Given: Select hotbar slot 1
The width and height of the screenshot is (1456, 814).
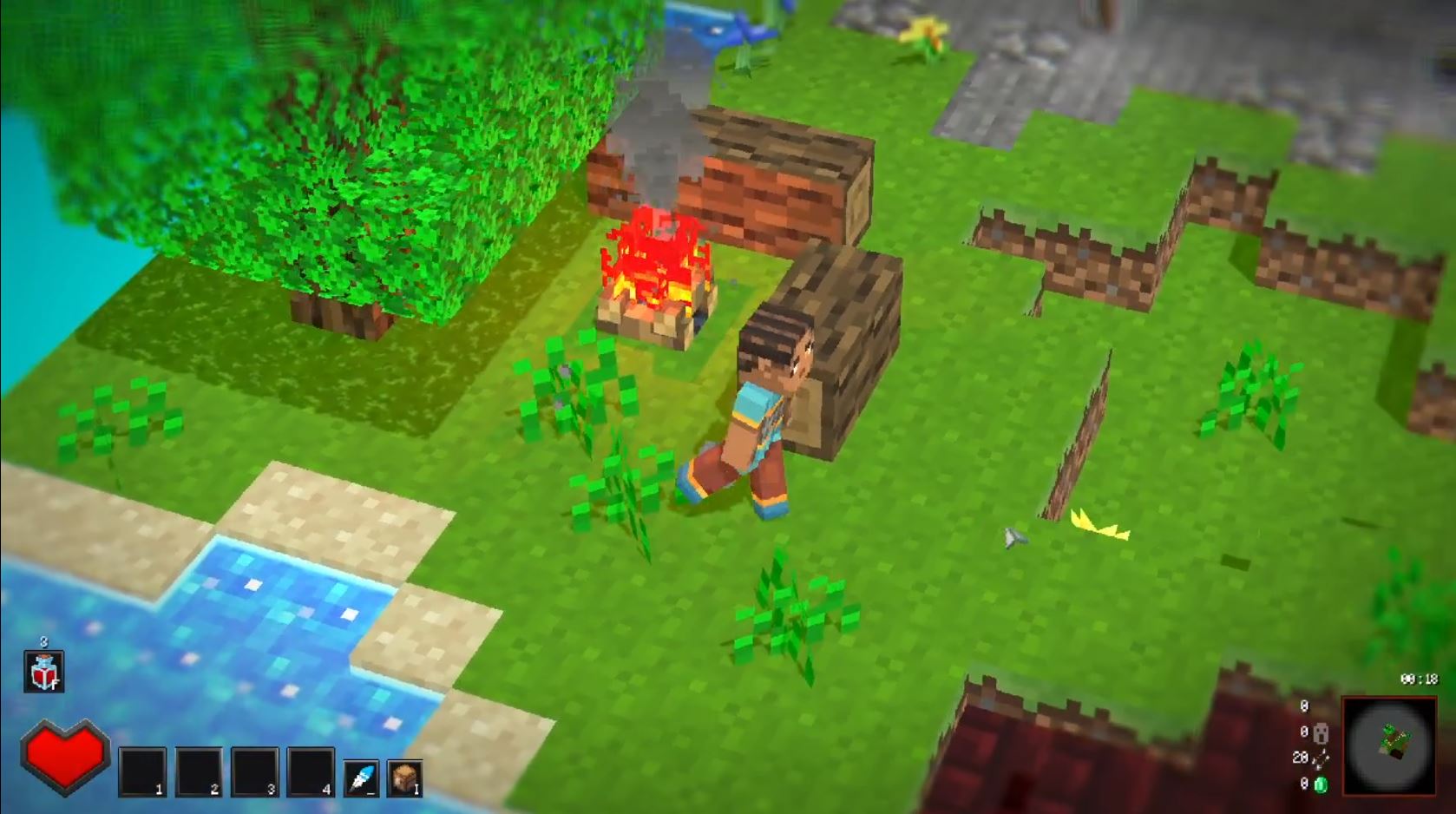Looking at the screenshot, I should click(x=142, y=771).
